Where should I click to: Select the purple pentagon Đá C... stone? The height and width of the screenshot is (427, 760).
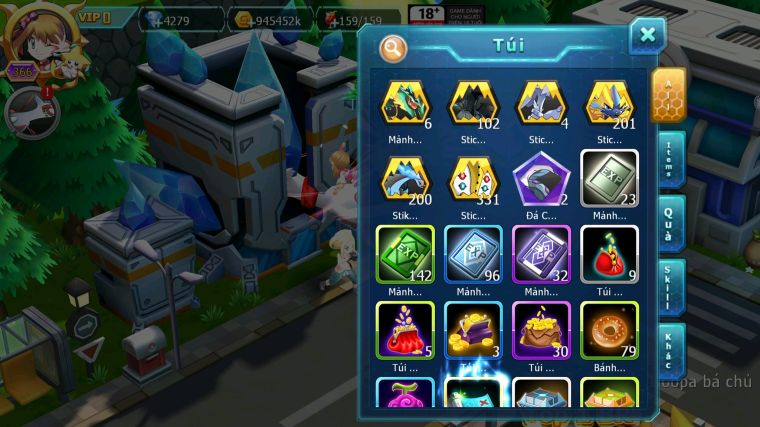tap(541, 180)
